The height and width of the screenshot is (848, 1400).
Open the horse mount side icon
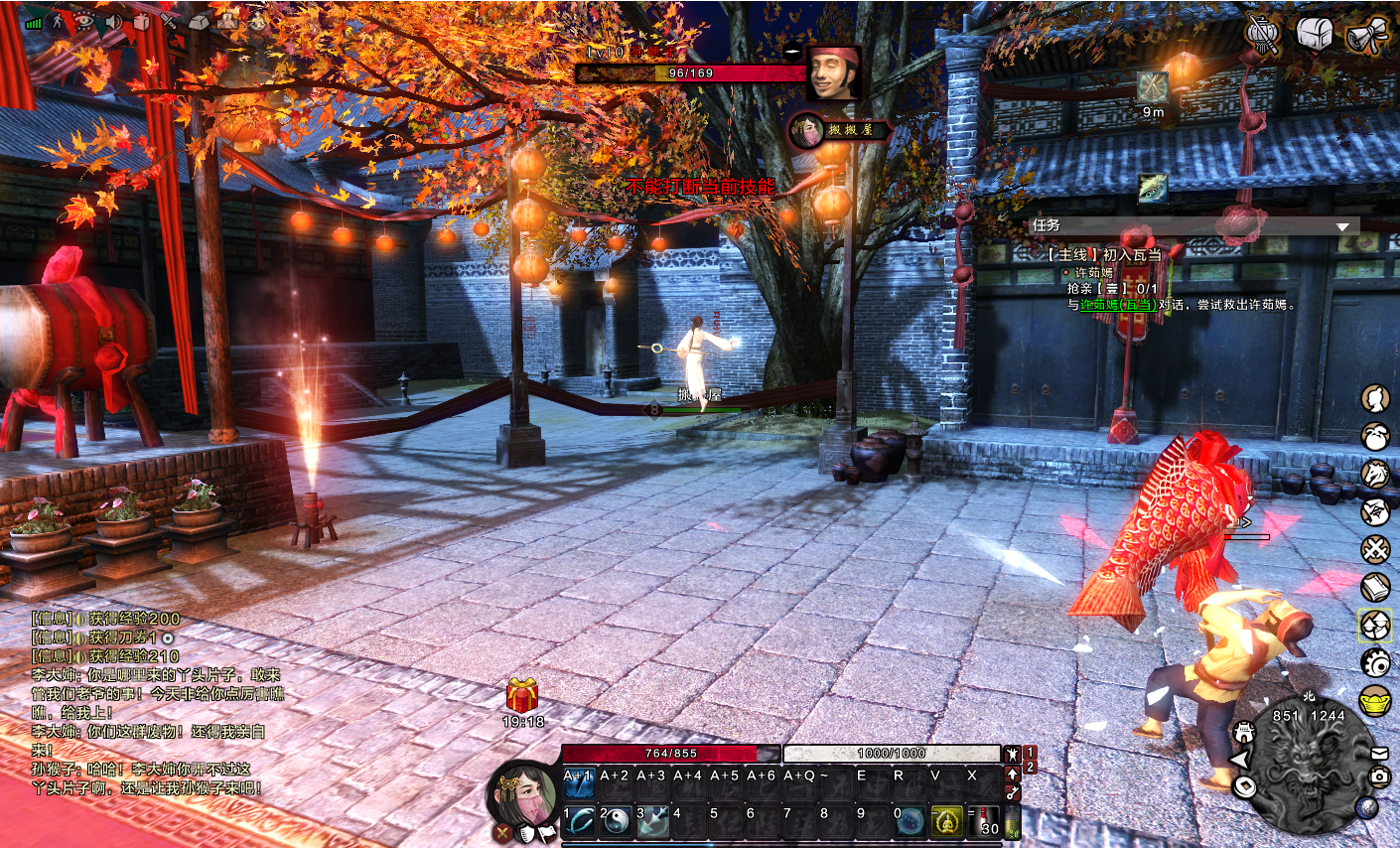(x=1375, y=475)
